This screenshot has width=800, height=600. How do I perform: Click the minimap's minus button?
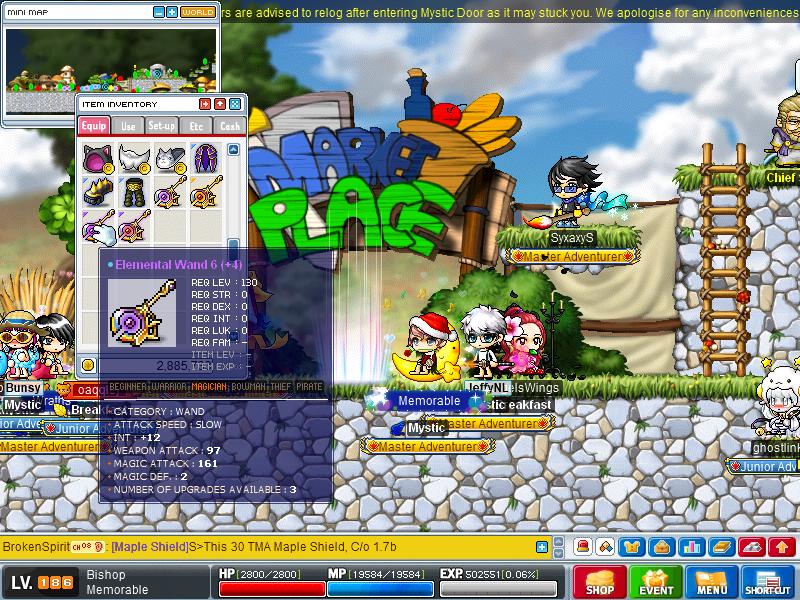click(x=159, y=12)
